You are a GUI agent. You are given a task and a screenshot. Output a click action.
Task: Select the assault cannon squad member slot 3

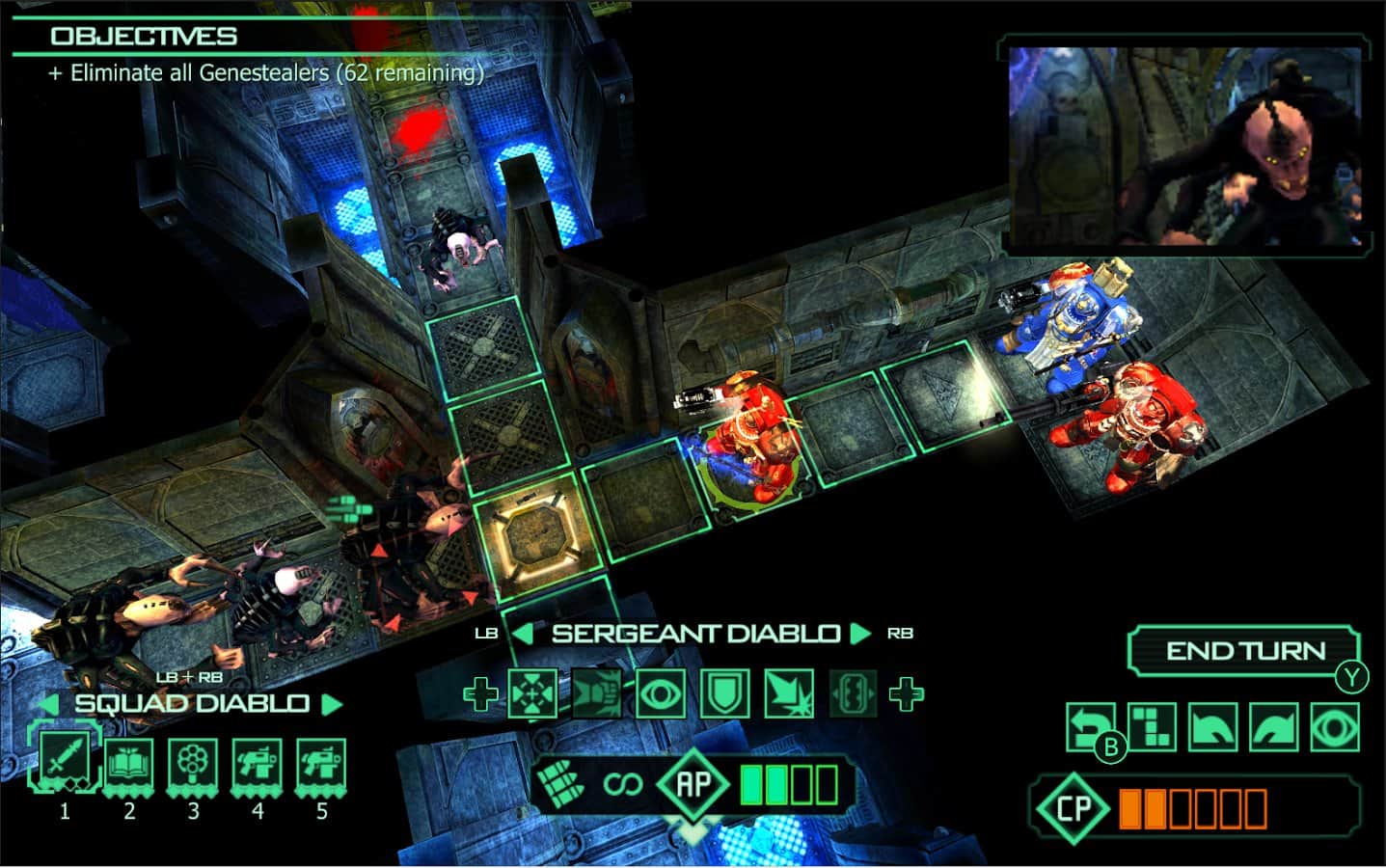pyautogui.click(x=193, y=765)
